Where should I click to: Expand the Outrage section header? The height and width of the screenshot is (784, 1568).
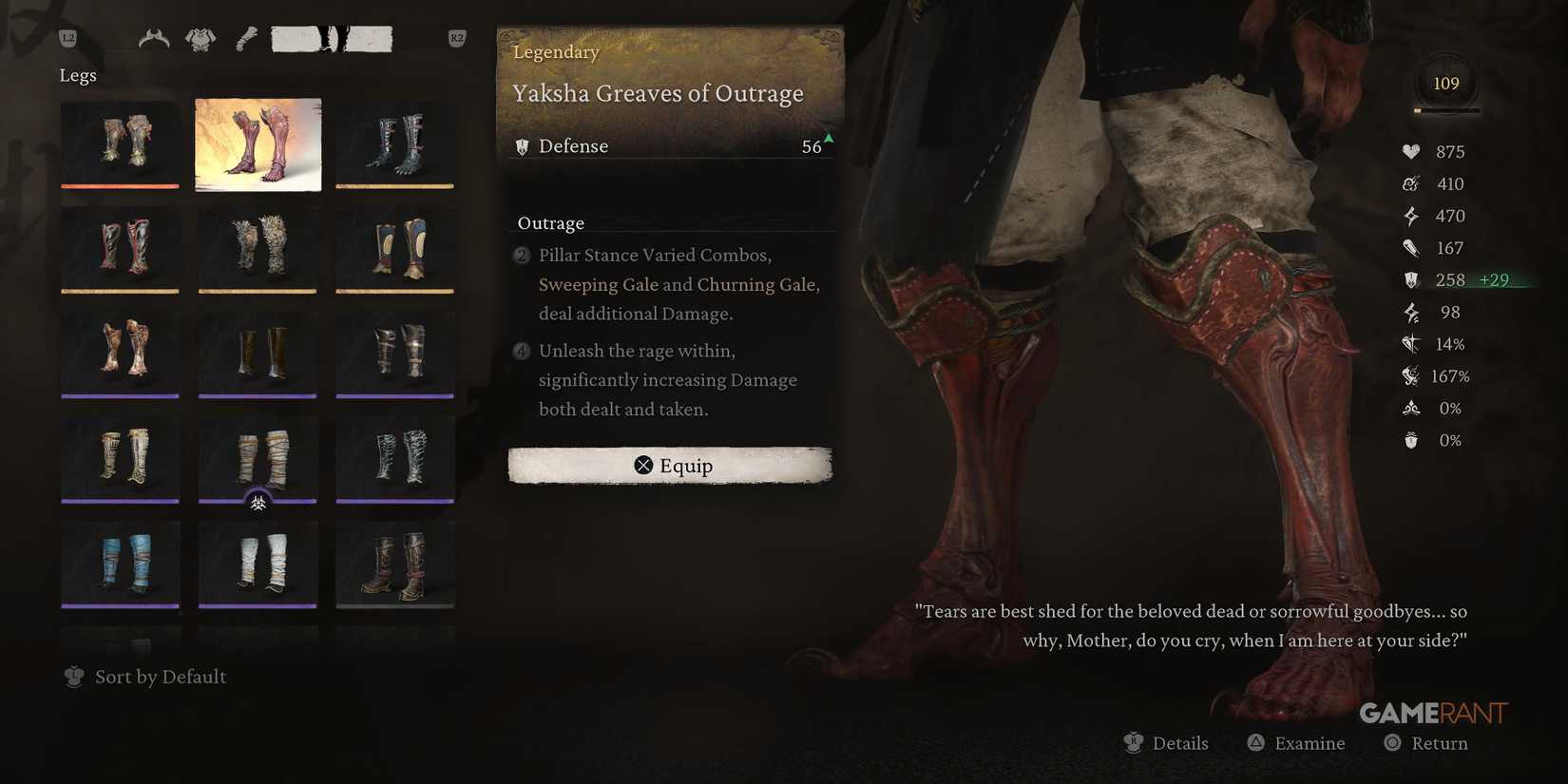click(x=549, y=222)
